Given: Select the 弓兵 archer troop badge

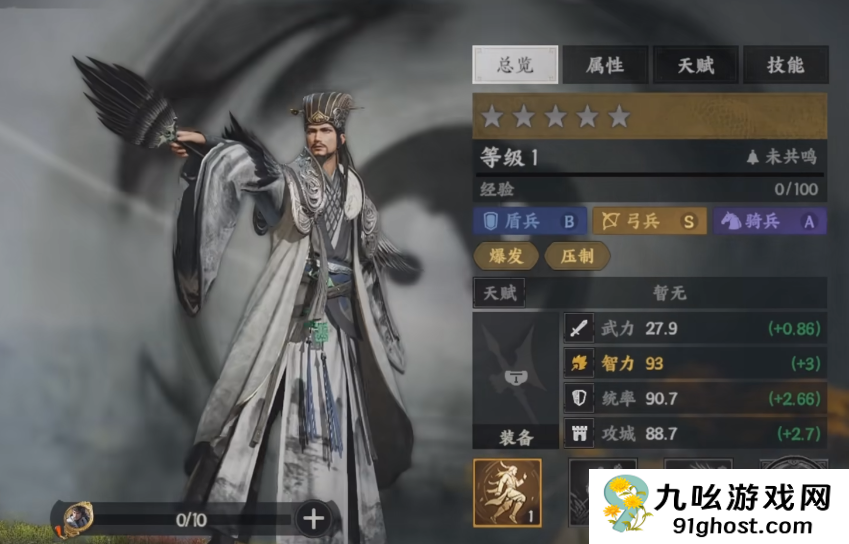Looking at the screenshot, I should coord(649,221).
